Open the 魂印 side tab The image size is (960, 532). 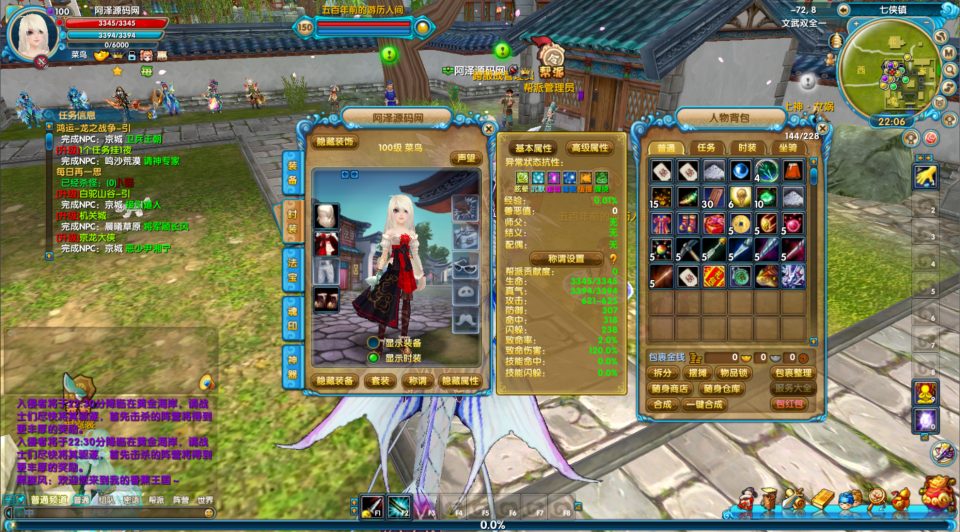click(x=292, y=310)
